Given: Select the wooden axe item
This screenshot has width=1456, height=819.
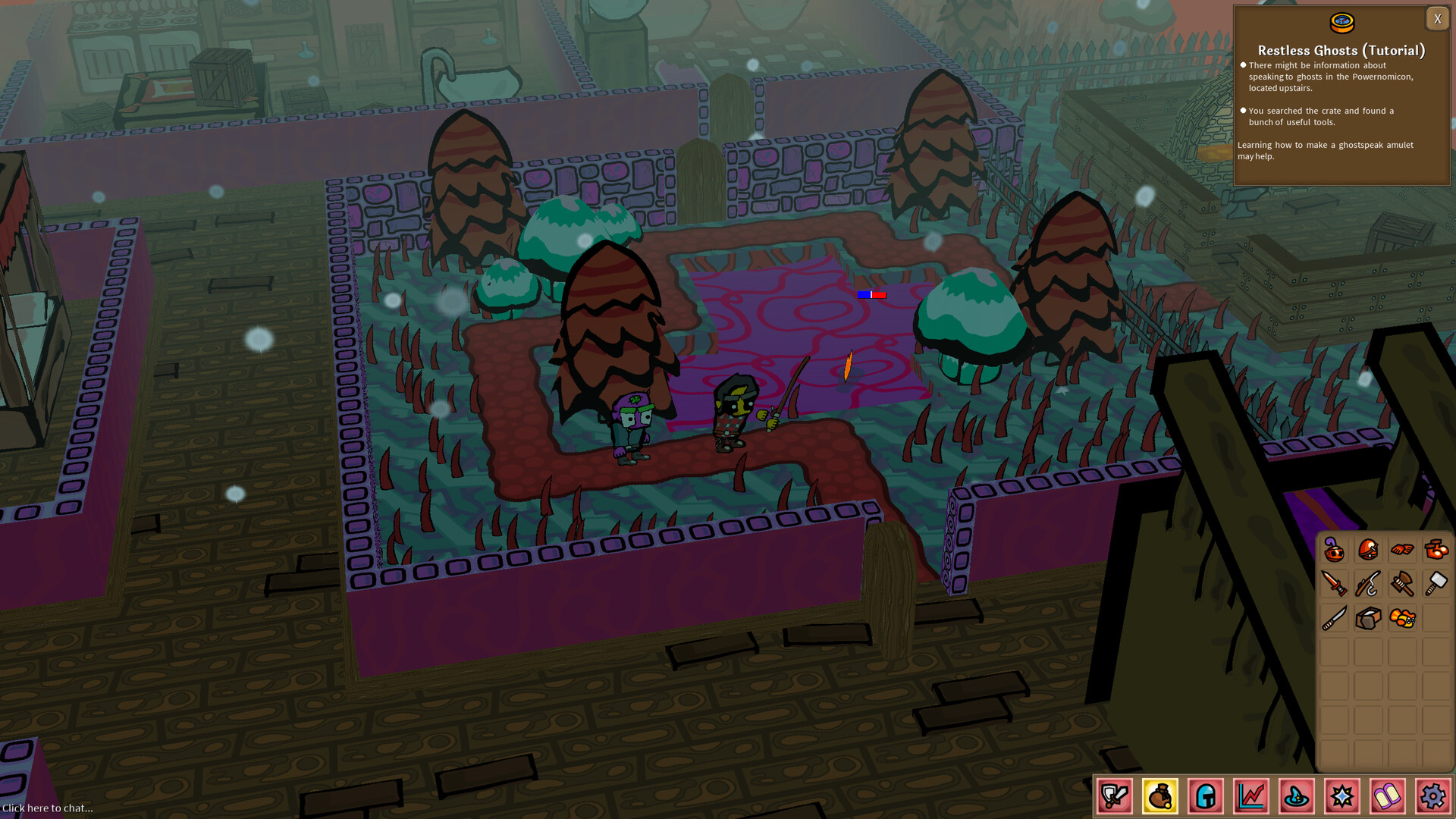Looking at the screenshot, I should [x=1403, y=584].
